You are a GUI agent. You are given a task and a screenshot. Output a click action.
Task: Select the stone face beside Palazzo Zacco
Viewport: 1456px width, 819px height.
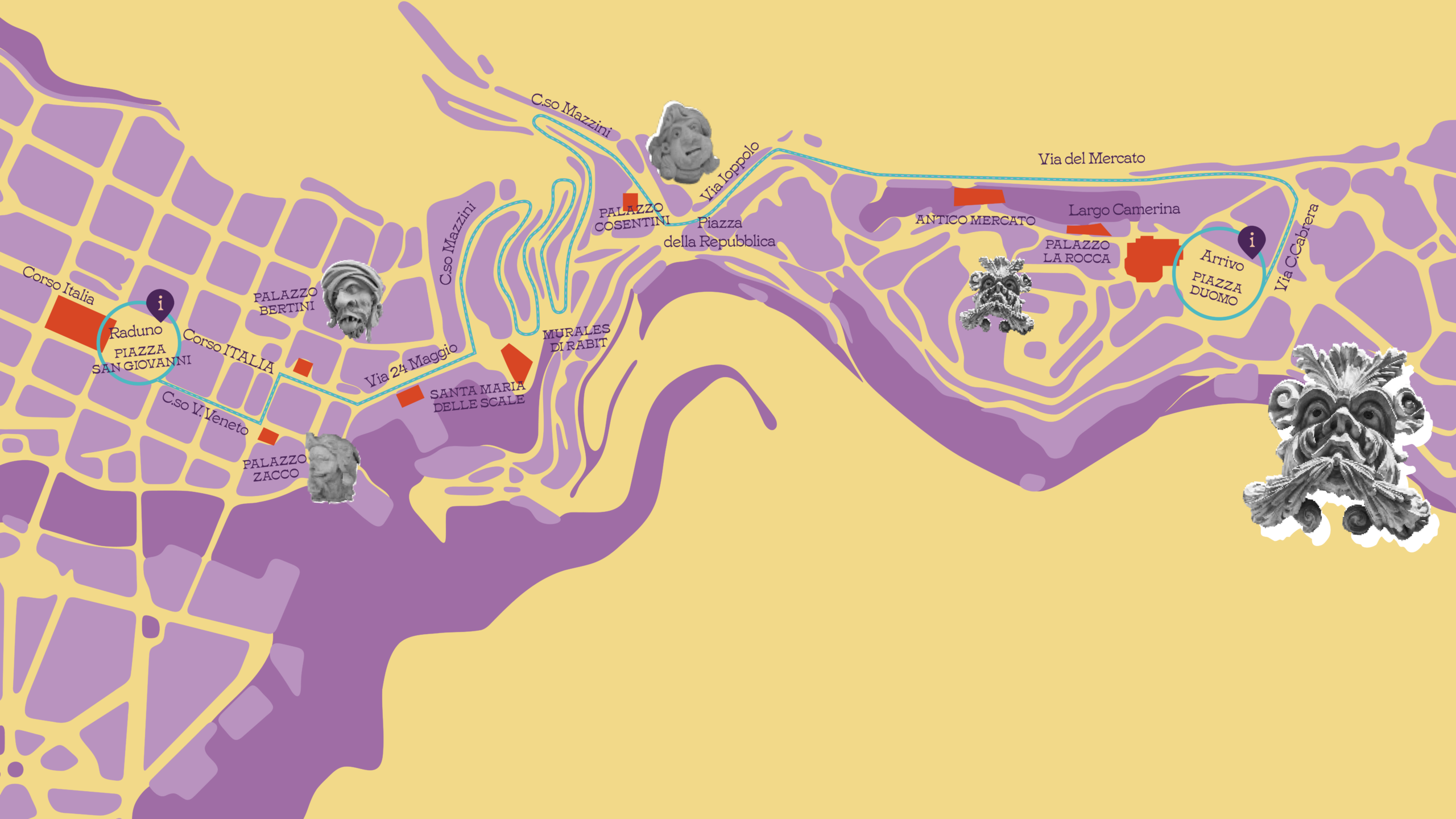click(332, 468)
